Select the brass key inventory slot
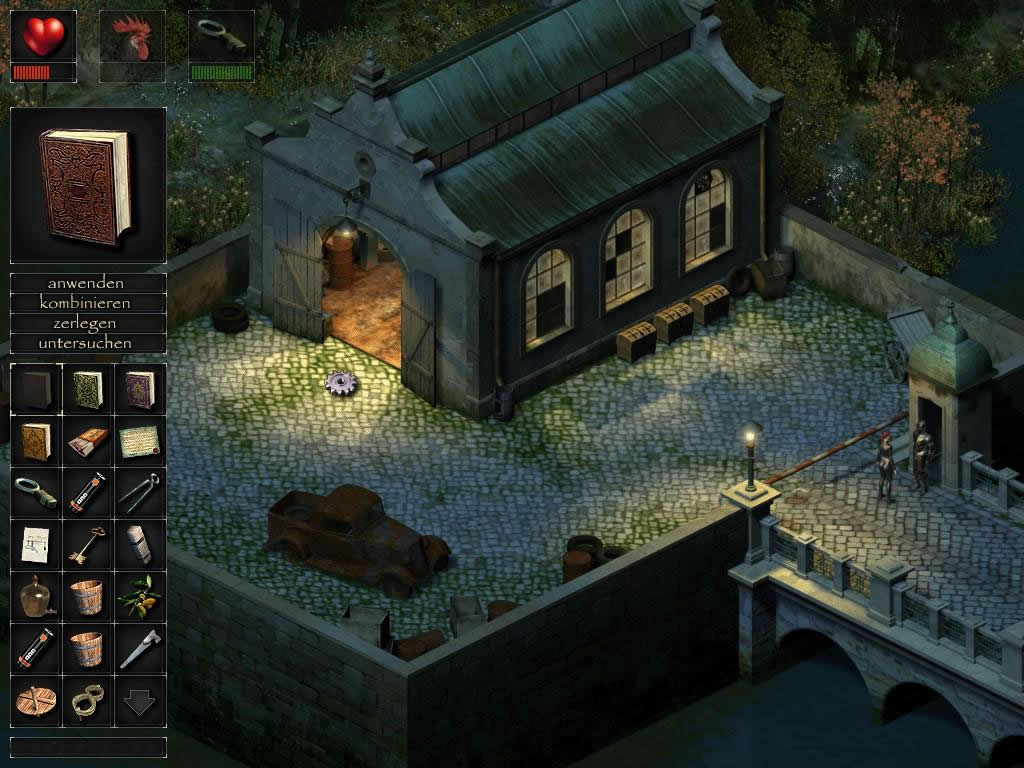The width and height of the screenshot is (1024, 768). click(88, 545)
